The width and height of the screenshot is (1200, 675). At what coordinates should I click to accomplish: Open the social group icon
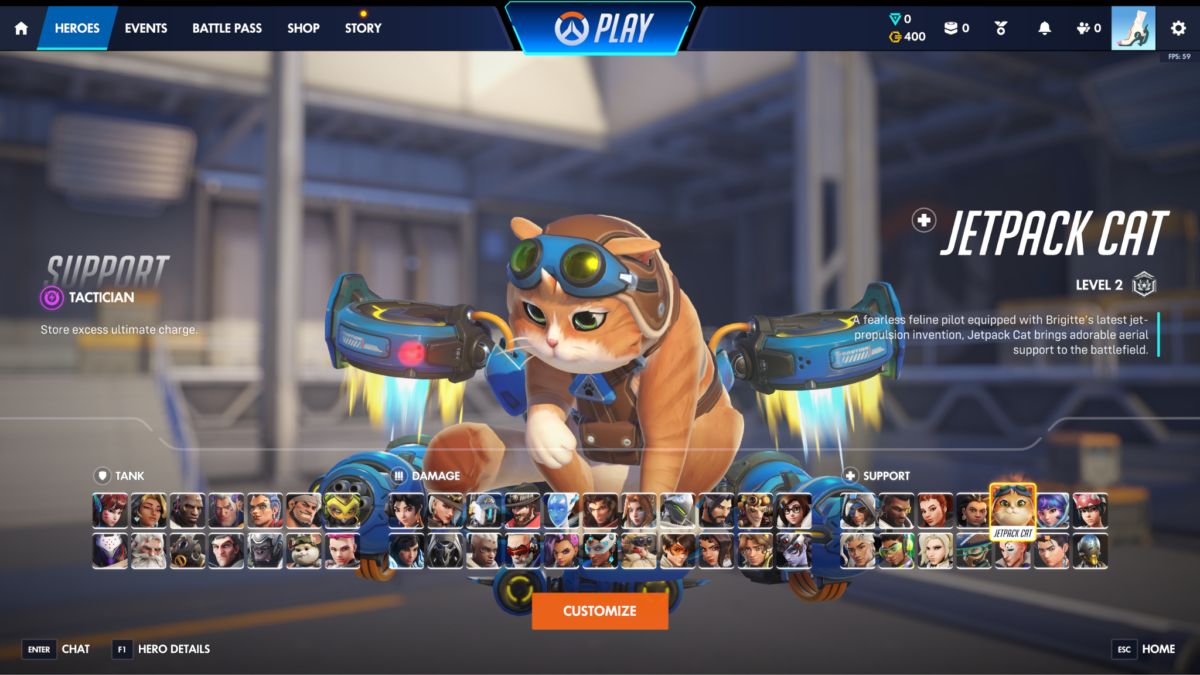click(x=1084, y=28)
